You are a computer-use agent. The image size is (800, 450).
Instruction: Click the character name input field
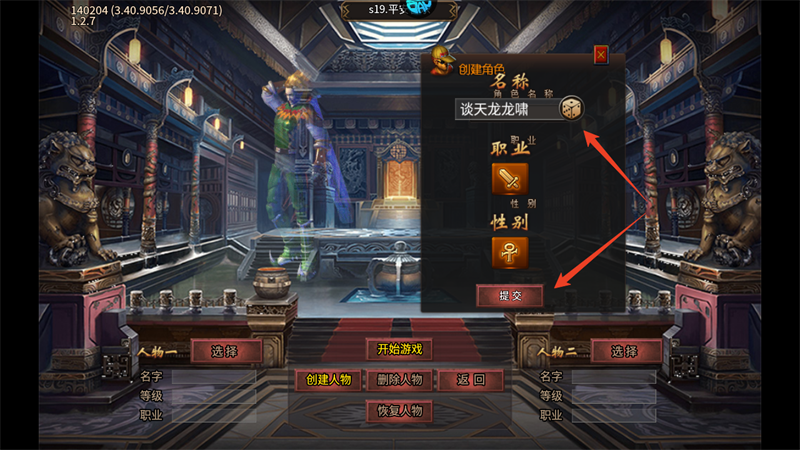pos(505,109)
